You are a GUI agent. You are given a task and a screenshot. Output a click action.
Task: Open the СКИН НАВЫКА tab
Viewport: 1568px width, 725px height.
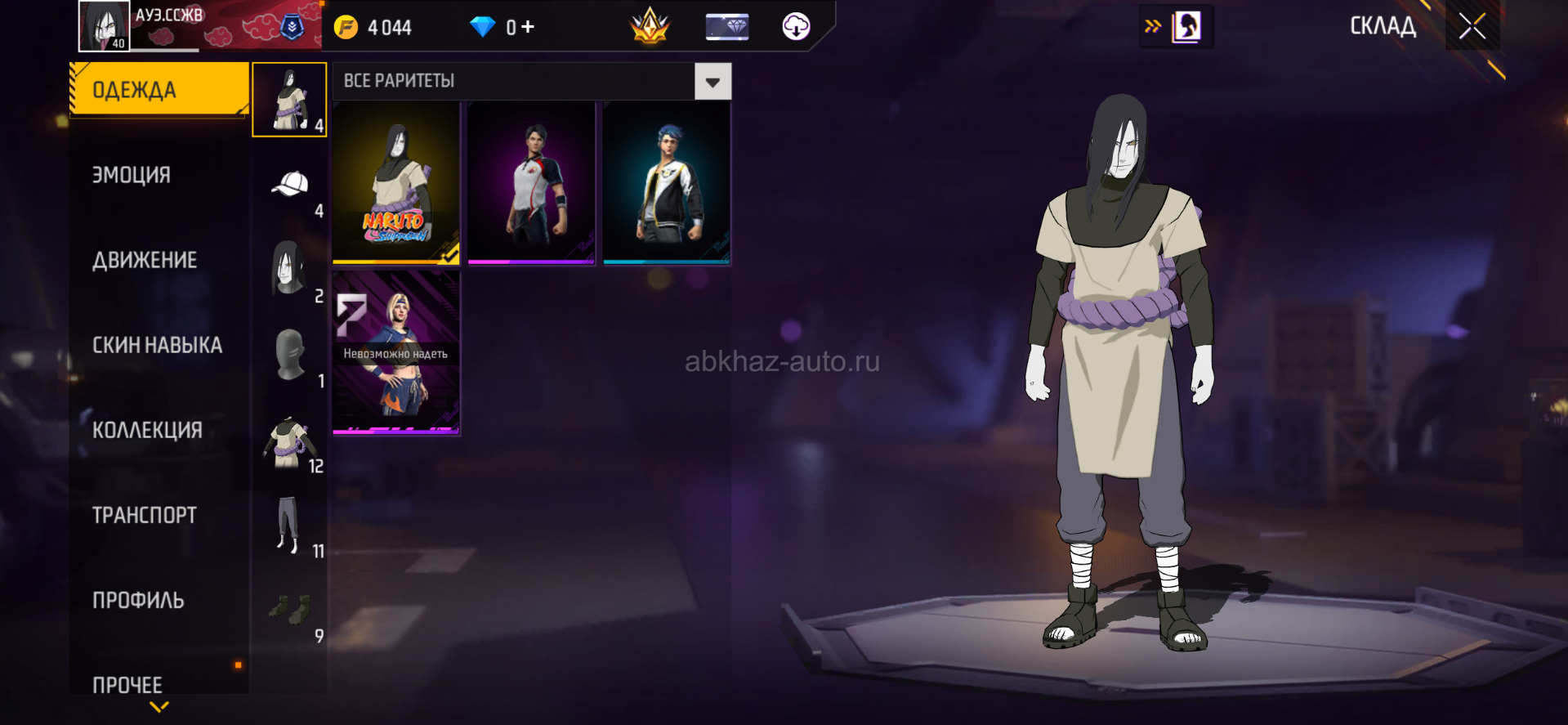click(x=157, y=345)
